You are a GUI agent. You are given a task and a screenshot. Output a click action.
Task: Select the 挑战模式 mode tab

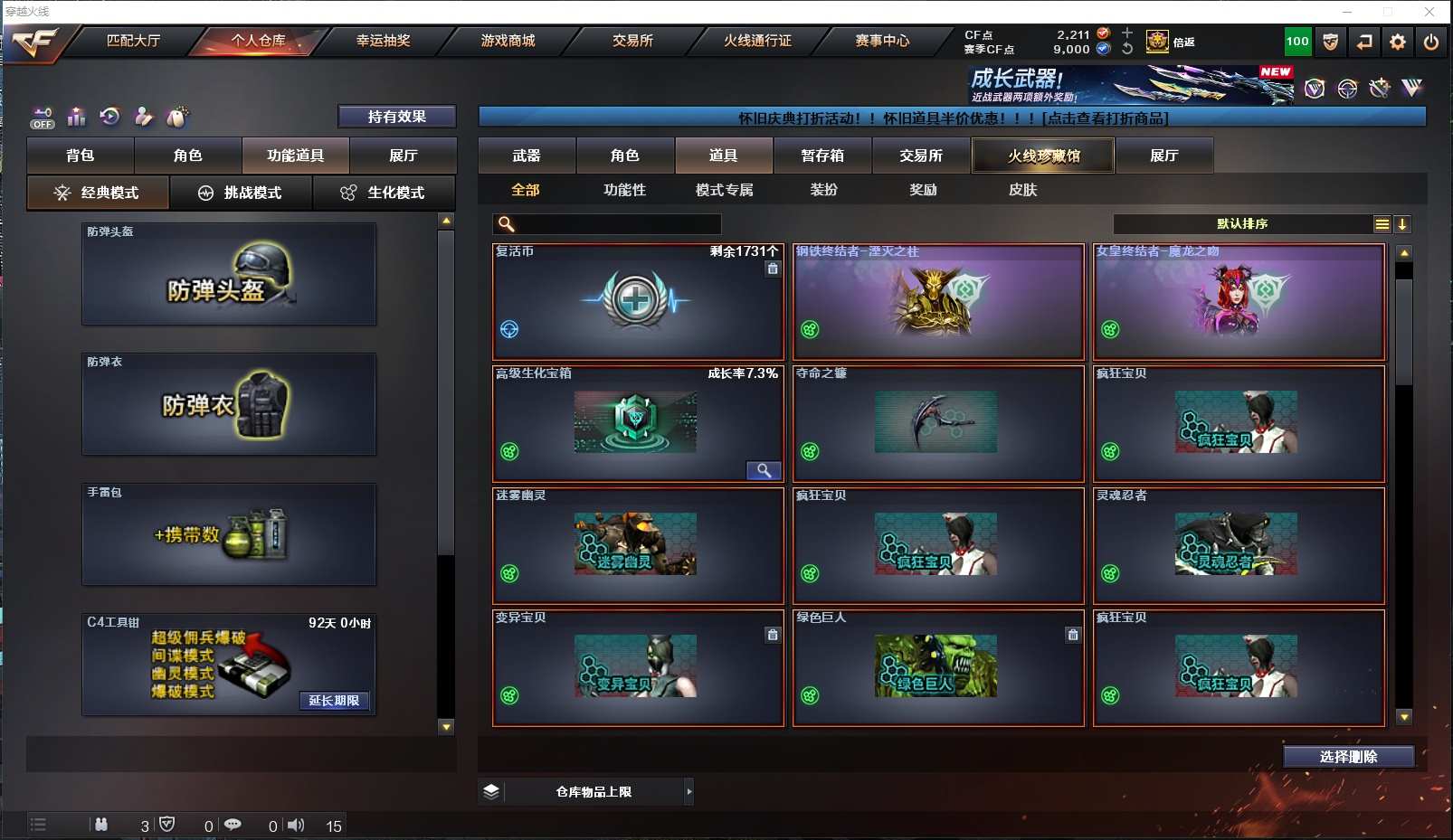(x=241, y=193)
